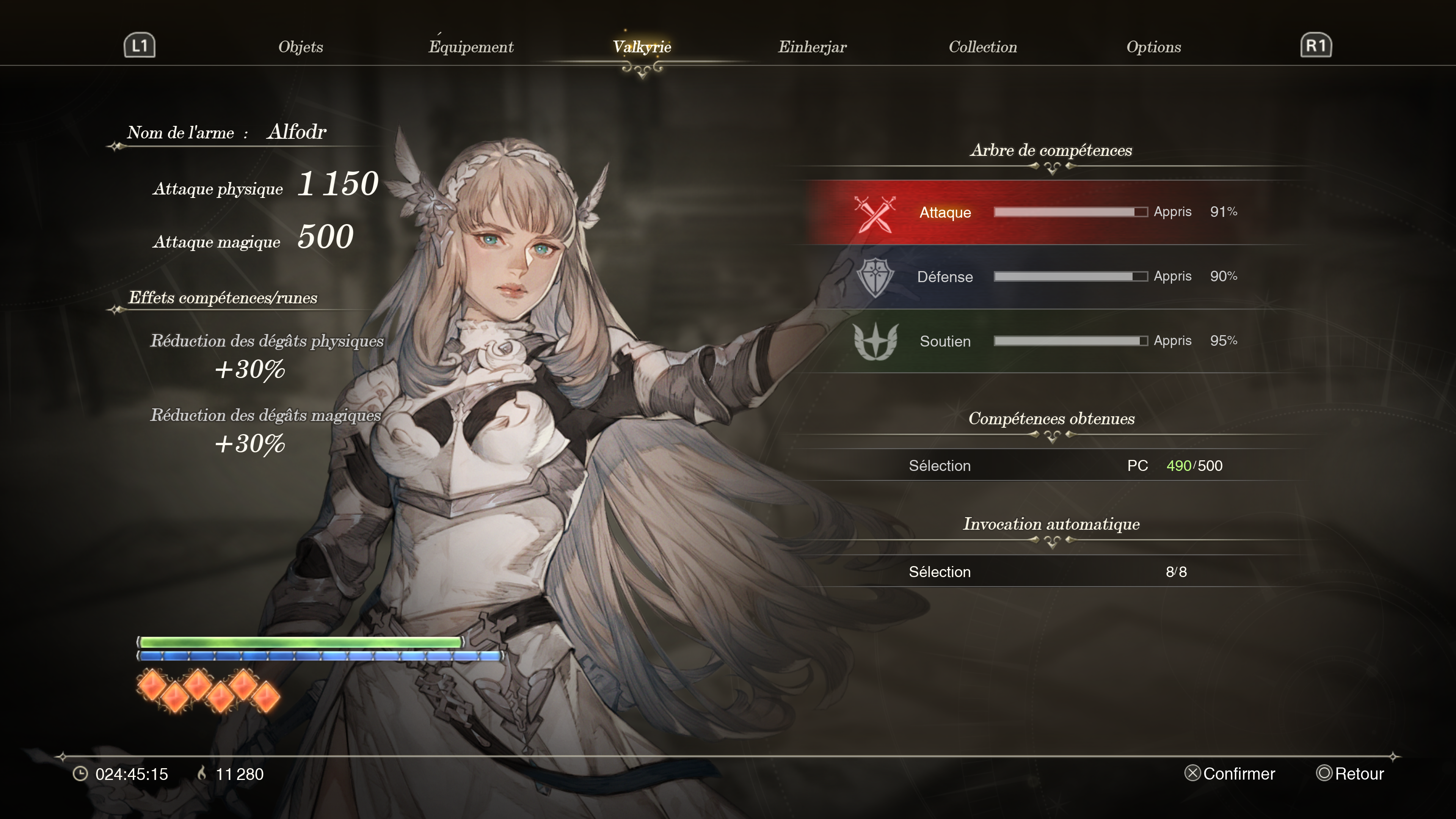Go to the Einherjar tab
Image resolution: width=1456 pixels, height=819 pixels.
[812, 47]
